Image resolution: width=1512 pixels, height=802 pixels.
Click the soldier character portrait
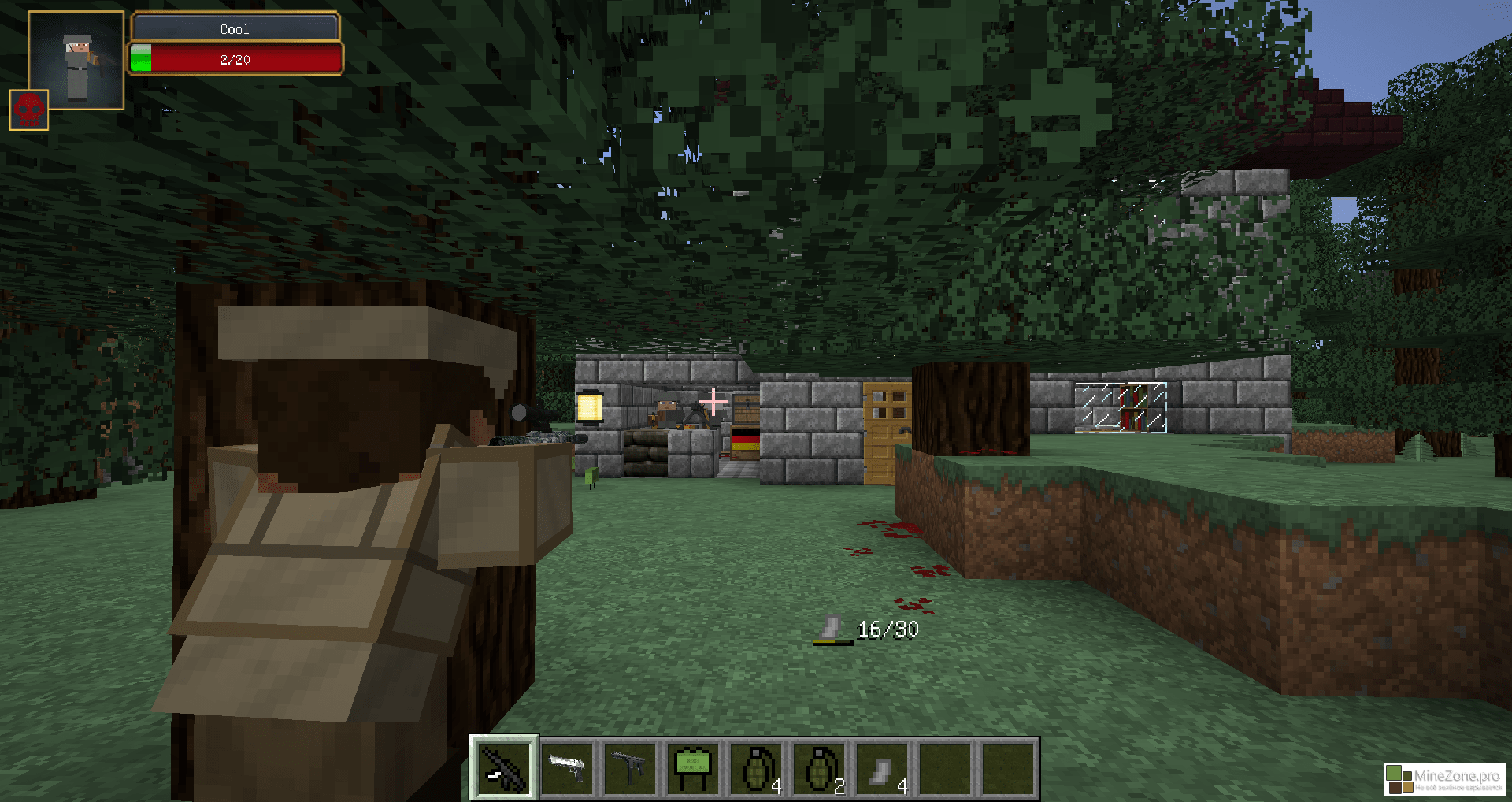coord(76,61)
